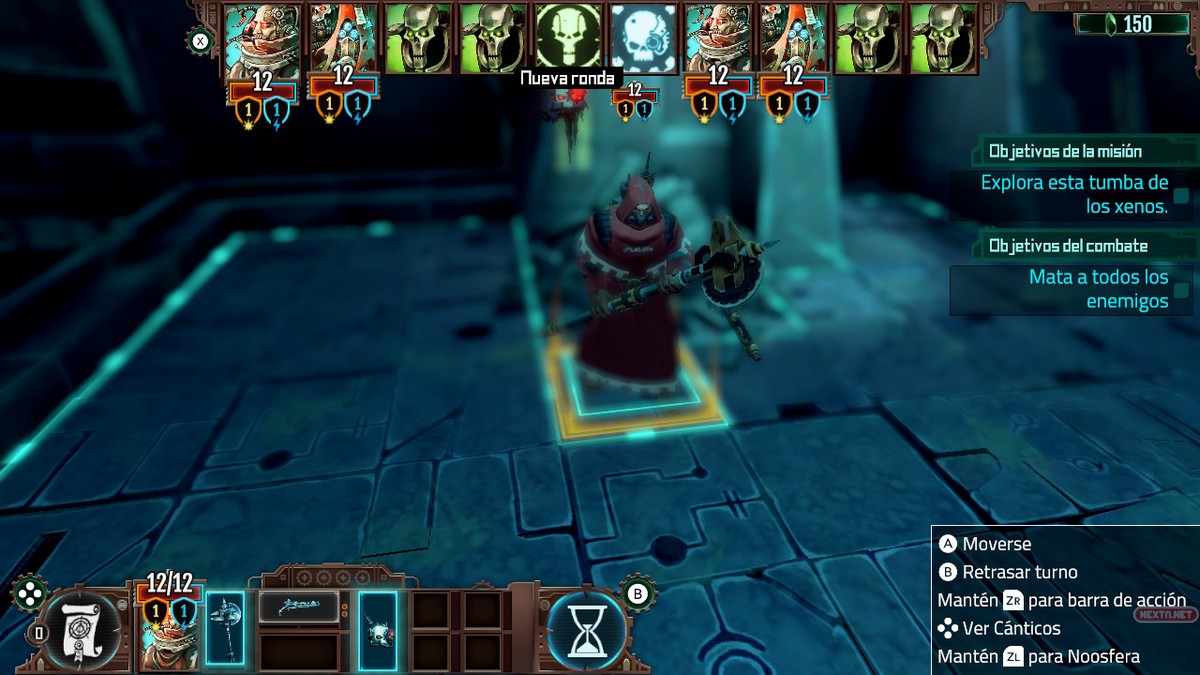Toggle the "Objetivos de la misión" header

[1065, 152]
